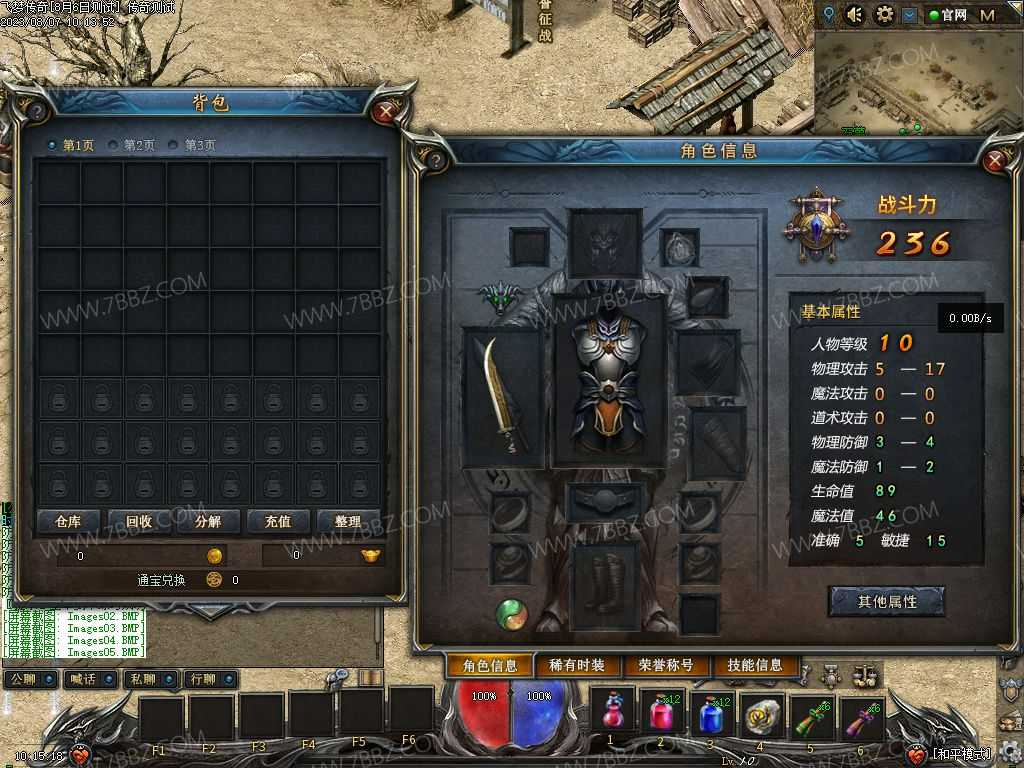Click the 回收 recycle button

pos(139,521)
